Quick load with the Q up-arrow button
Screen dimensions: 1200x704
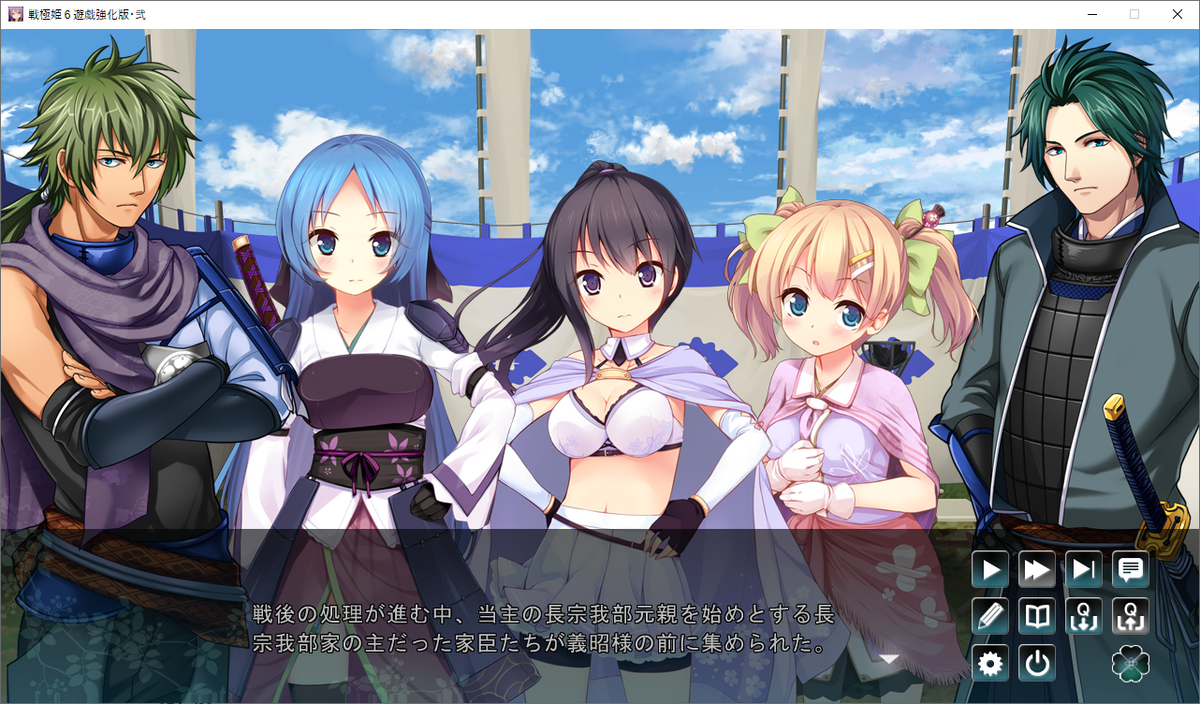click(x=1131, y=616)
